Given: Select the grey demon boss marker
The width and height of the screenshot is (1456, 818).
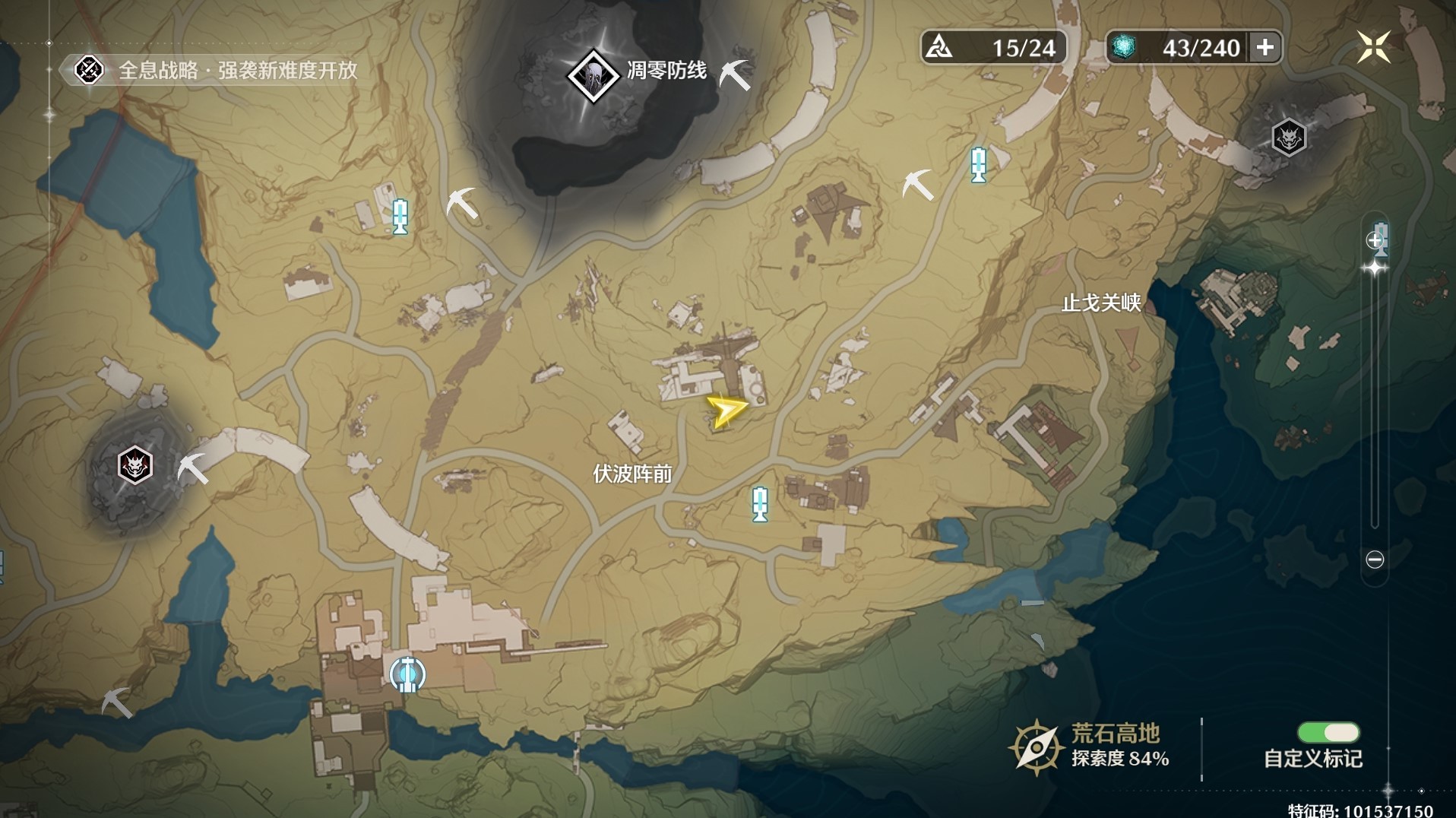Looking at the screenshot, I should pos(1289,138).
